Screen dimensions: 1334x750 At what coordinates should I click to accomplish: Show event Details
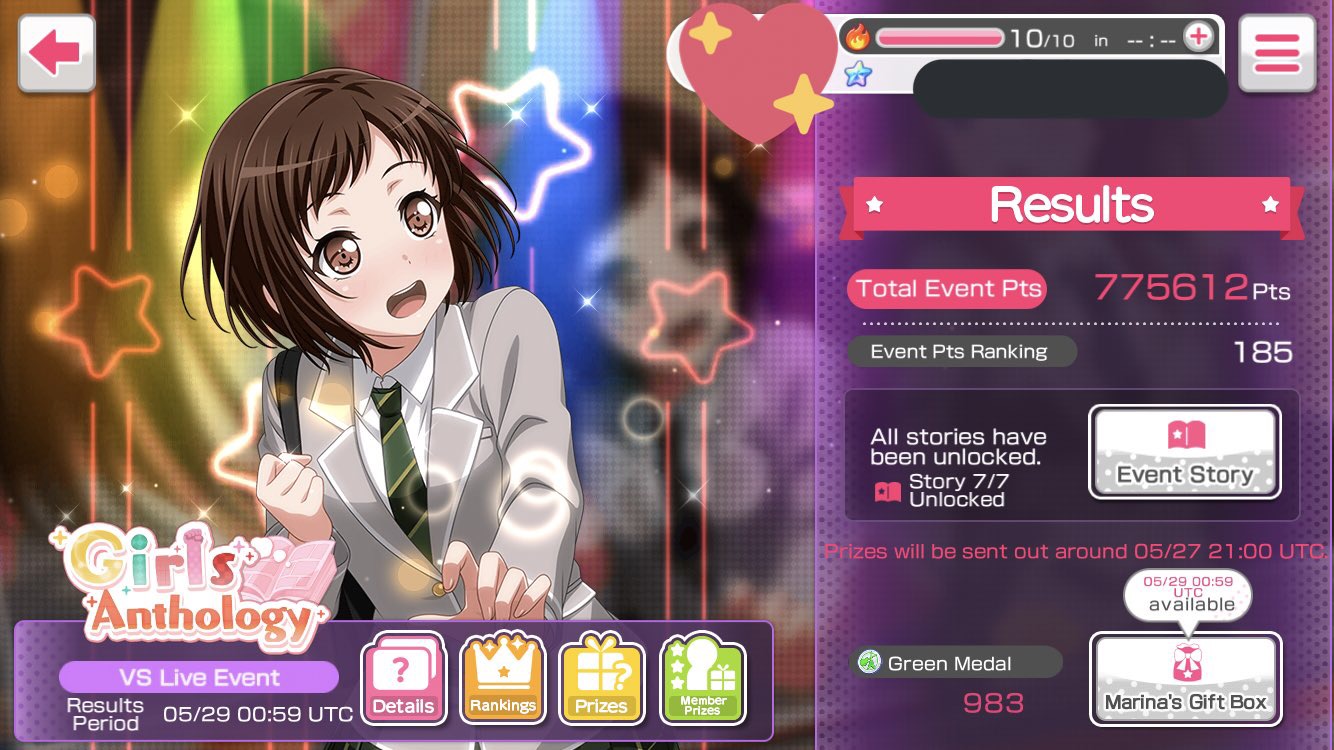tap(402, 679)
